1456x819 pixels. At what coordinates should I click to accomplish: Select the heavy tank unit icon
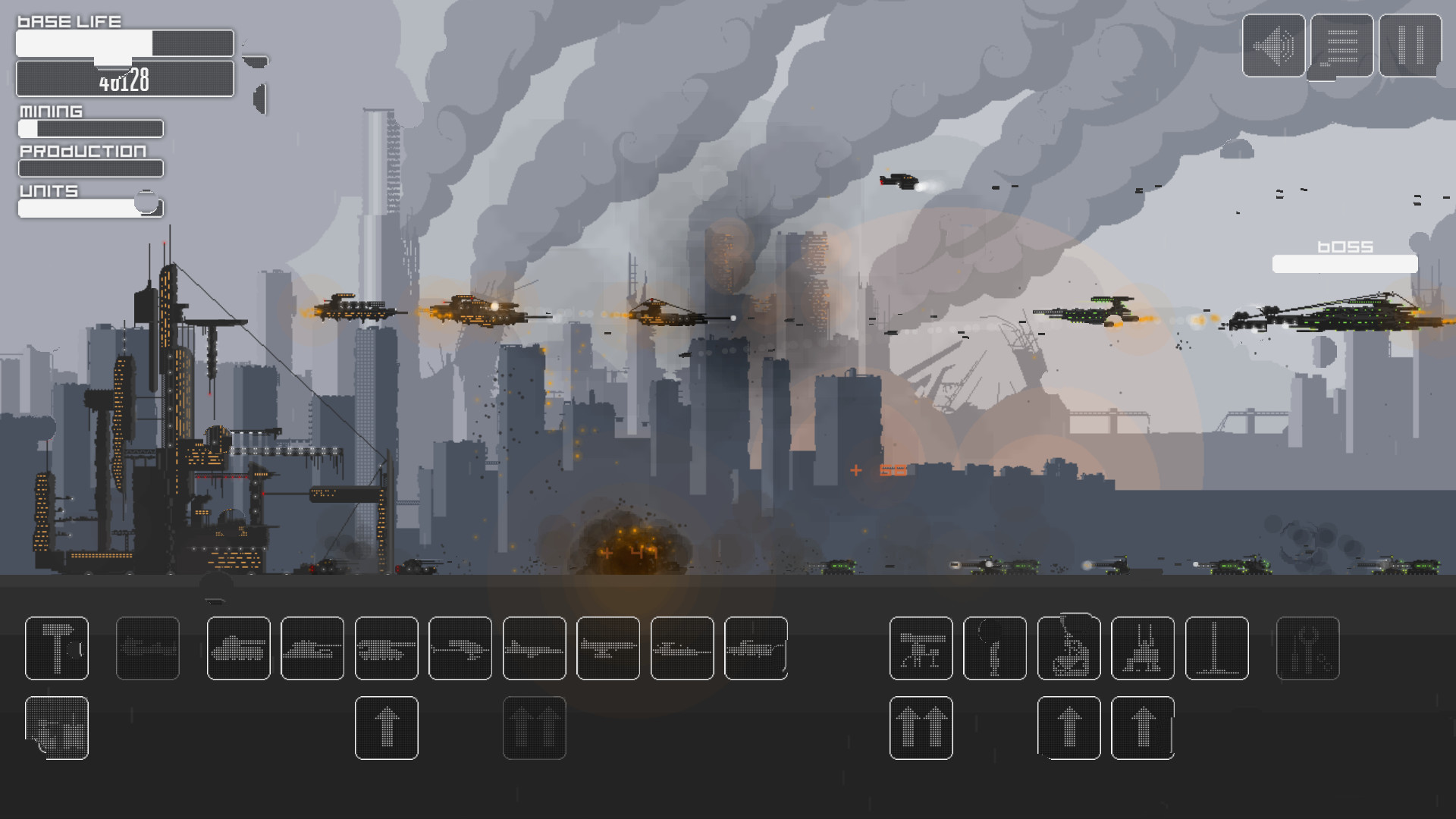(386, 650)
